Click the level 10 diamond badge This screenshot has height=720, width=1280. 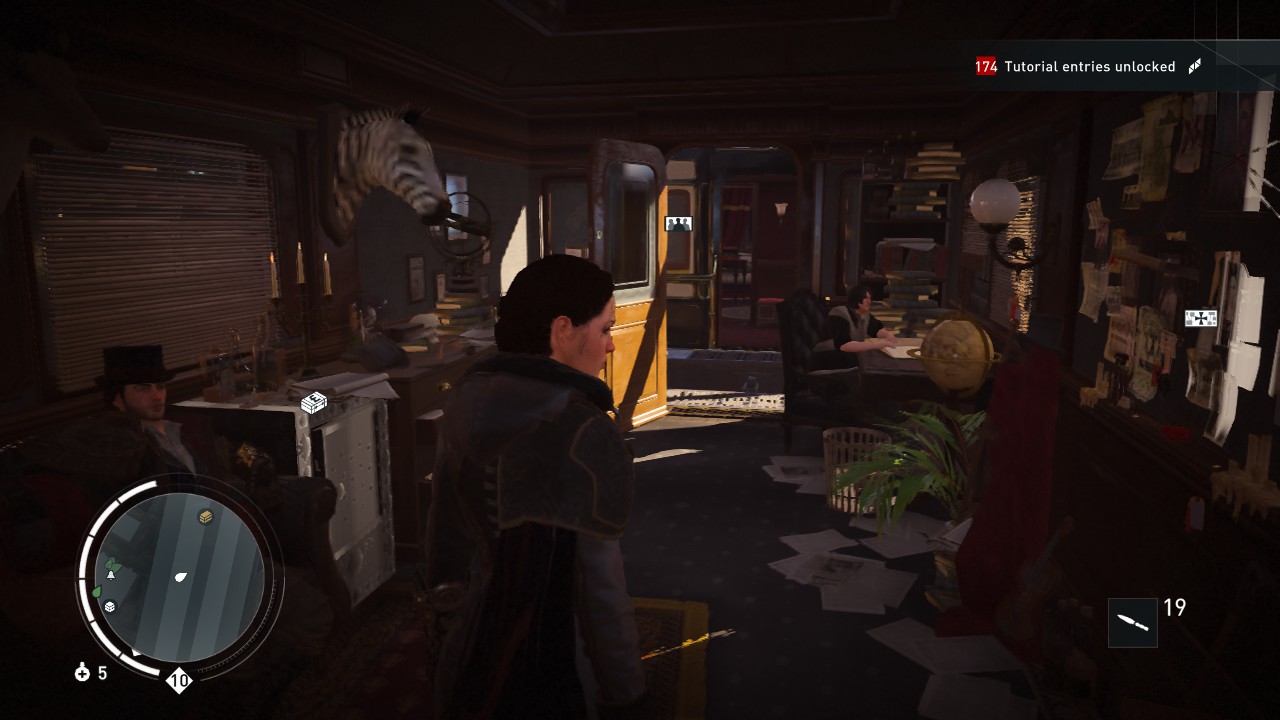tap(179, 681)
